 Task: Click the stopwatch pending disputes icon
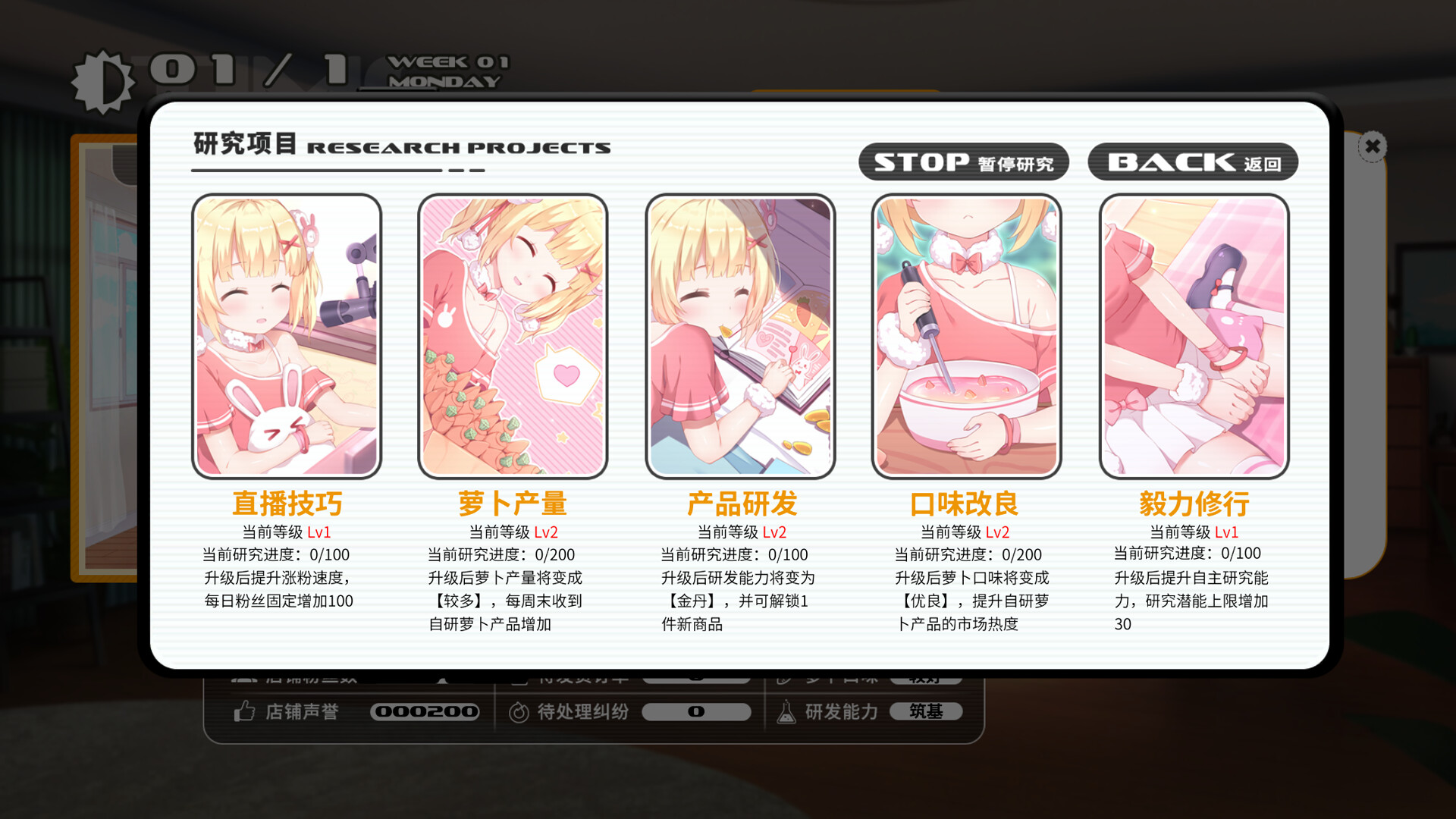[x=519, y=711]
